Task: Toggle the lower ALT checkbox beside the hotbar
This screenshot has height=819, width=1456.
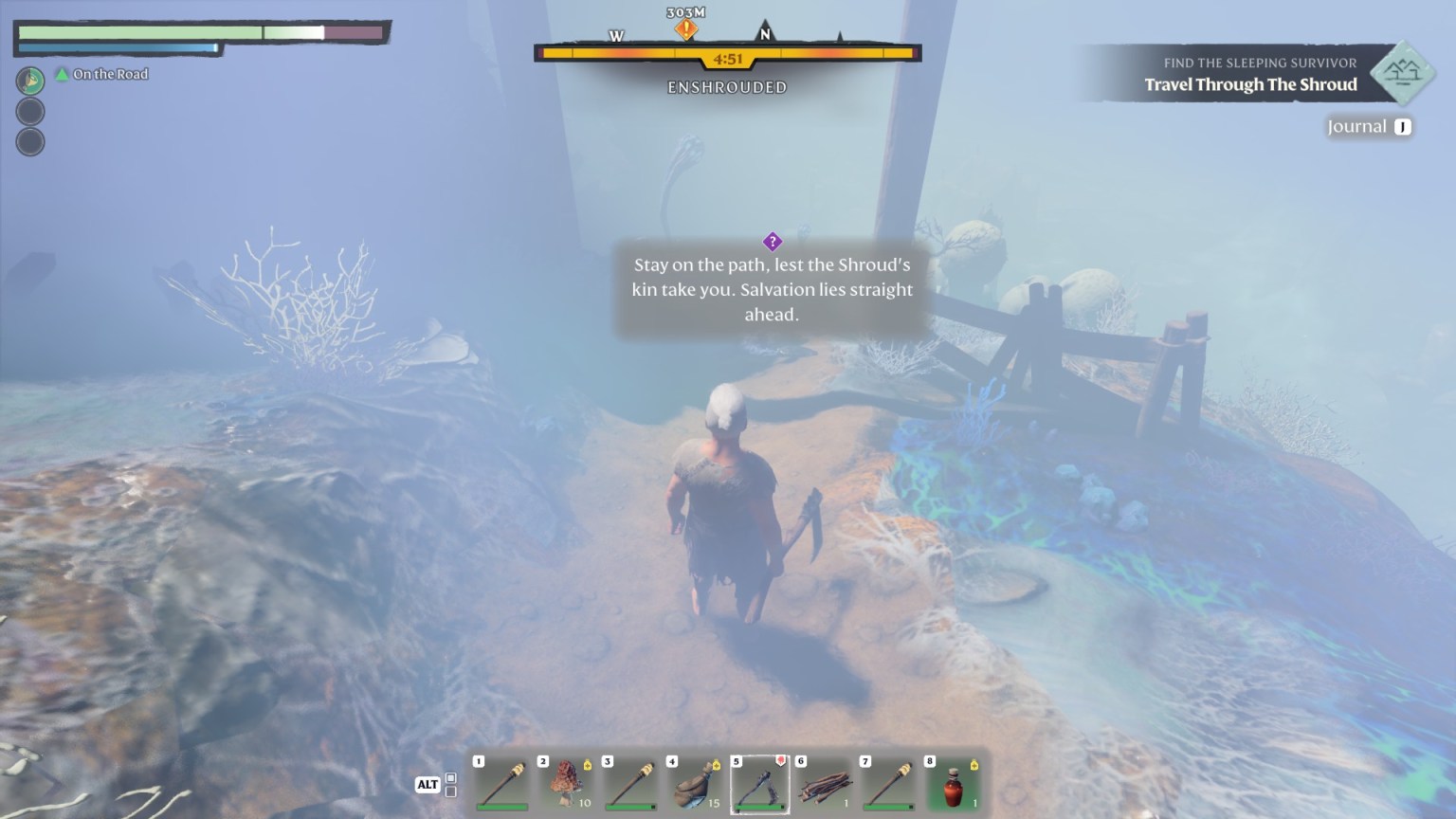Action: coord(449,792)
